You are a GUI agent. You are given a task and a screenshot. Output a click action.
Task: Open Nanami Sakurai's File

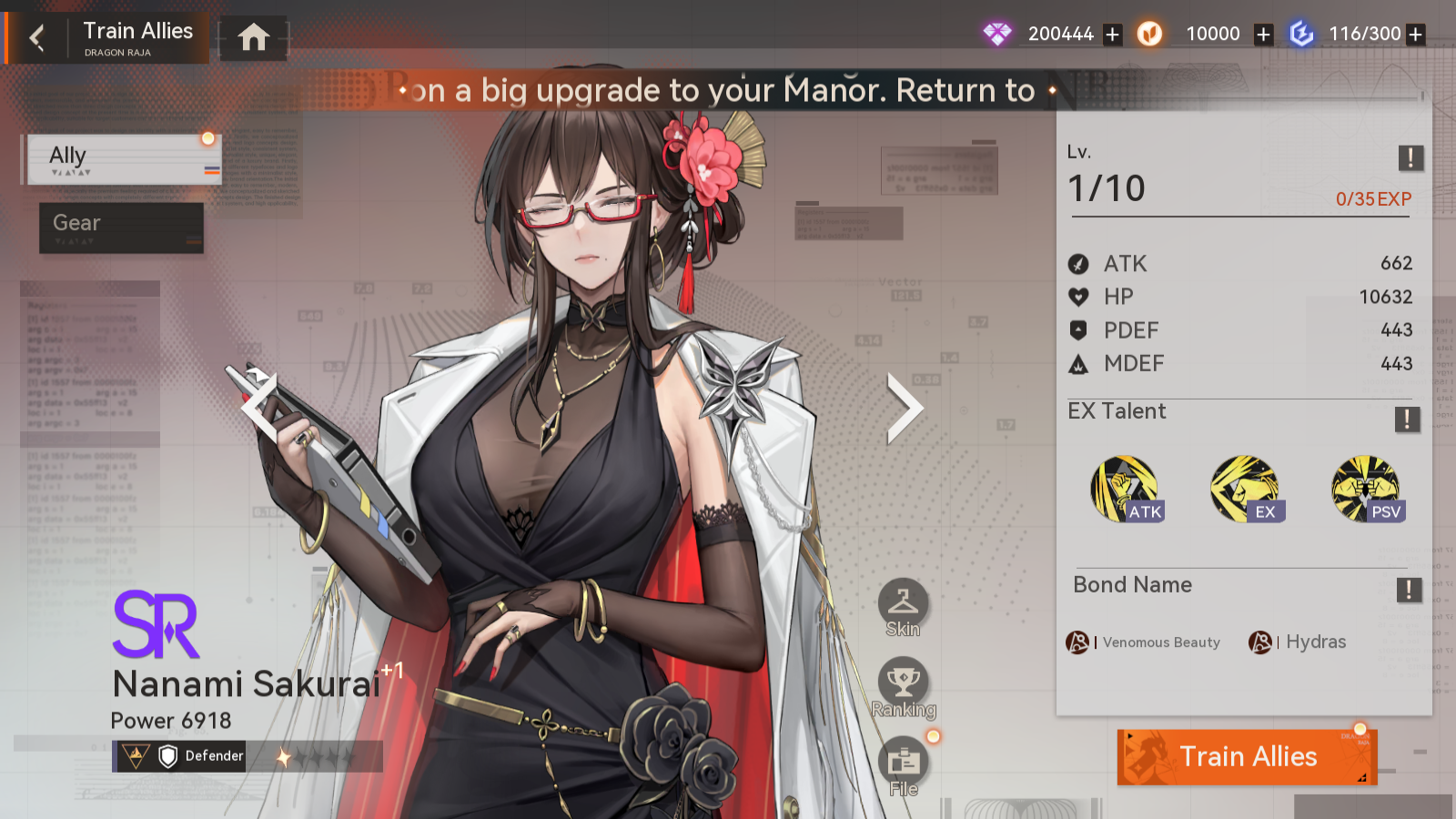pyautogui.click(x=903, y=766)
